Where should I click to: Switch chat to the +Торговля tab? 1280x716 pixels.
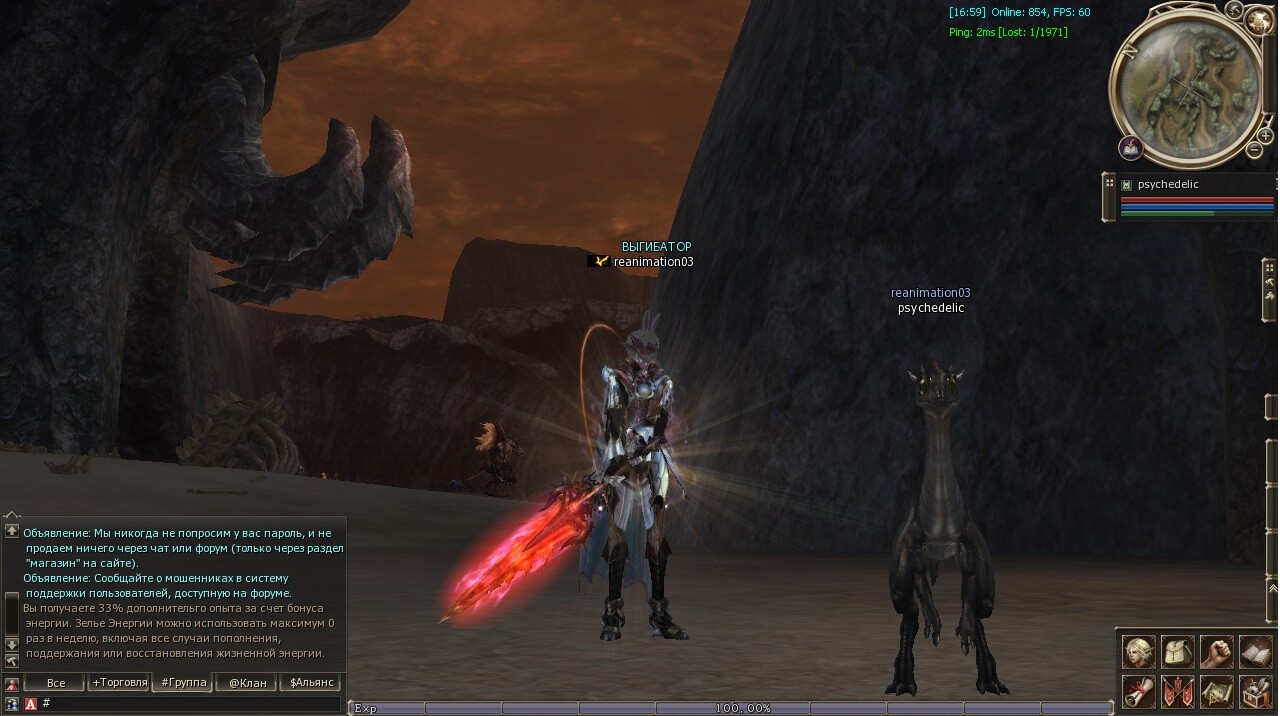[x=119, y=683]
